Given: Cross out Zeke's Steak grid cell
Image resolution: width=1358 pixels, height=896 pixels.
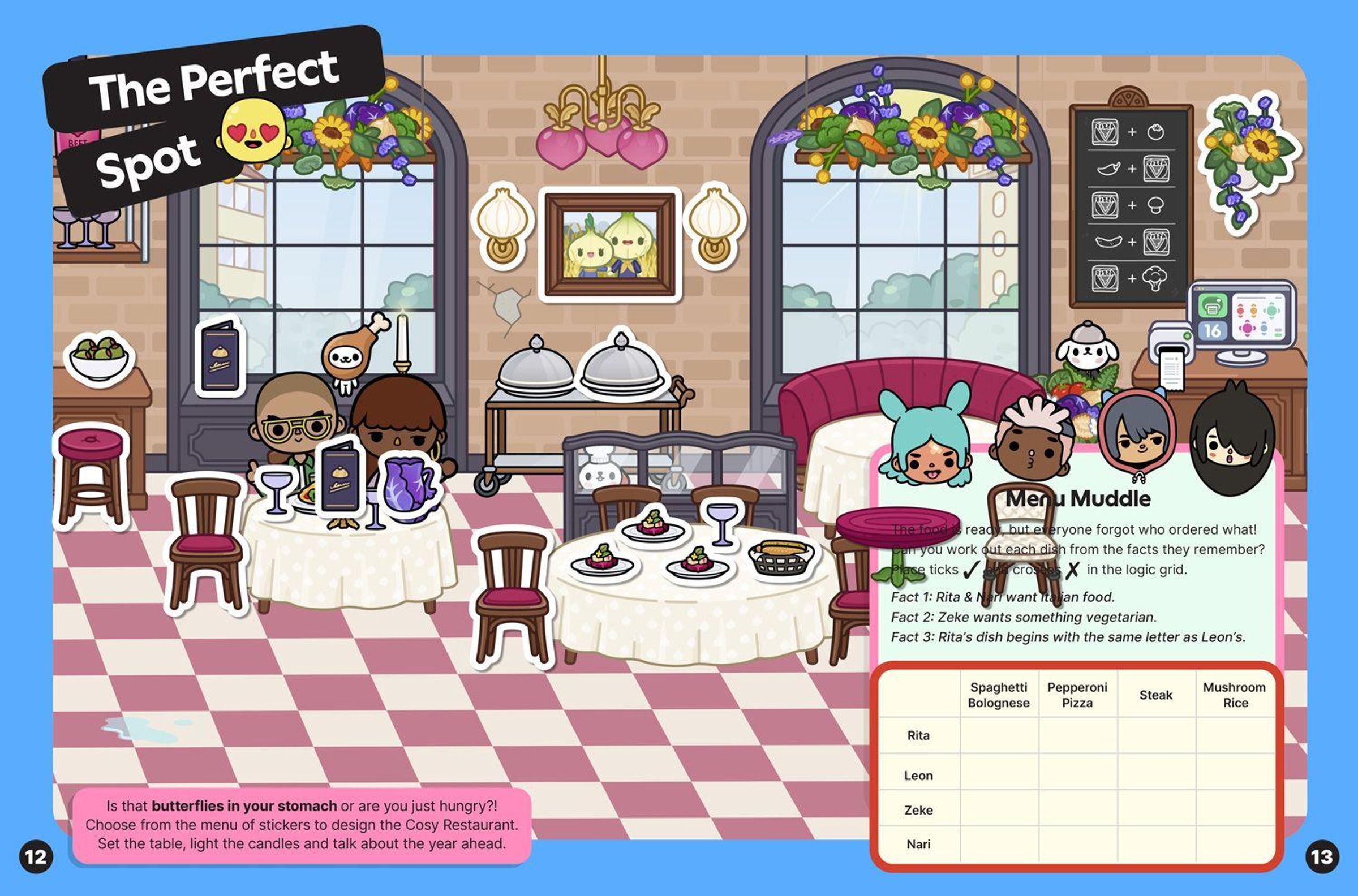Looking at the screenshot, I should (1155, 808).
